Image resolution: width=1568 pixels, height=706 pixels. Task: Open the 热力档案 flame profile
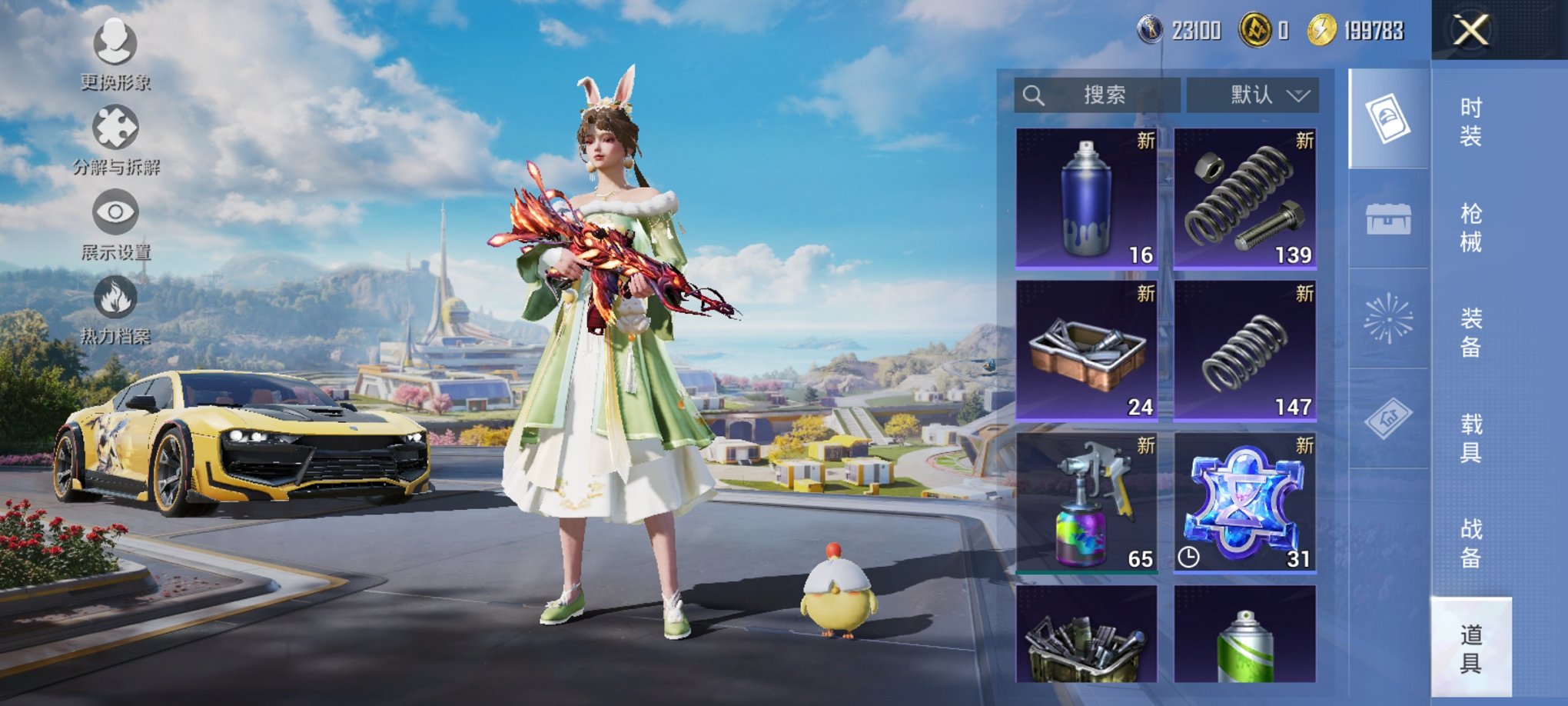point(115,309)
